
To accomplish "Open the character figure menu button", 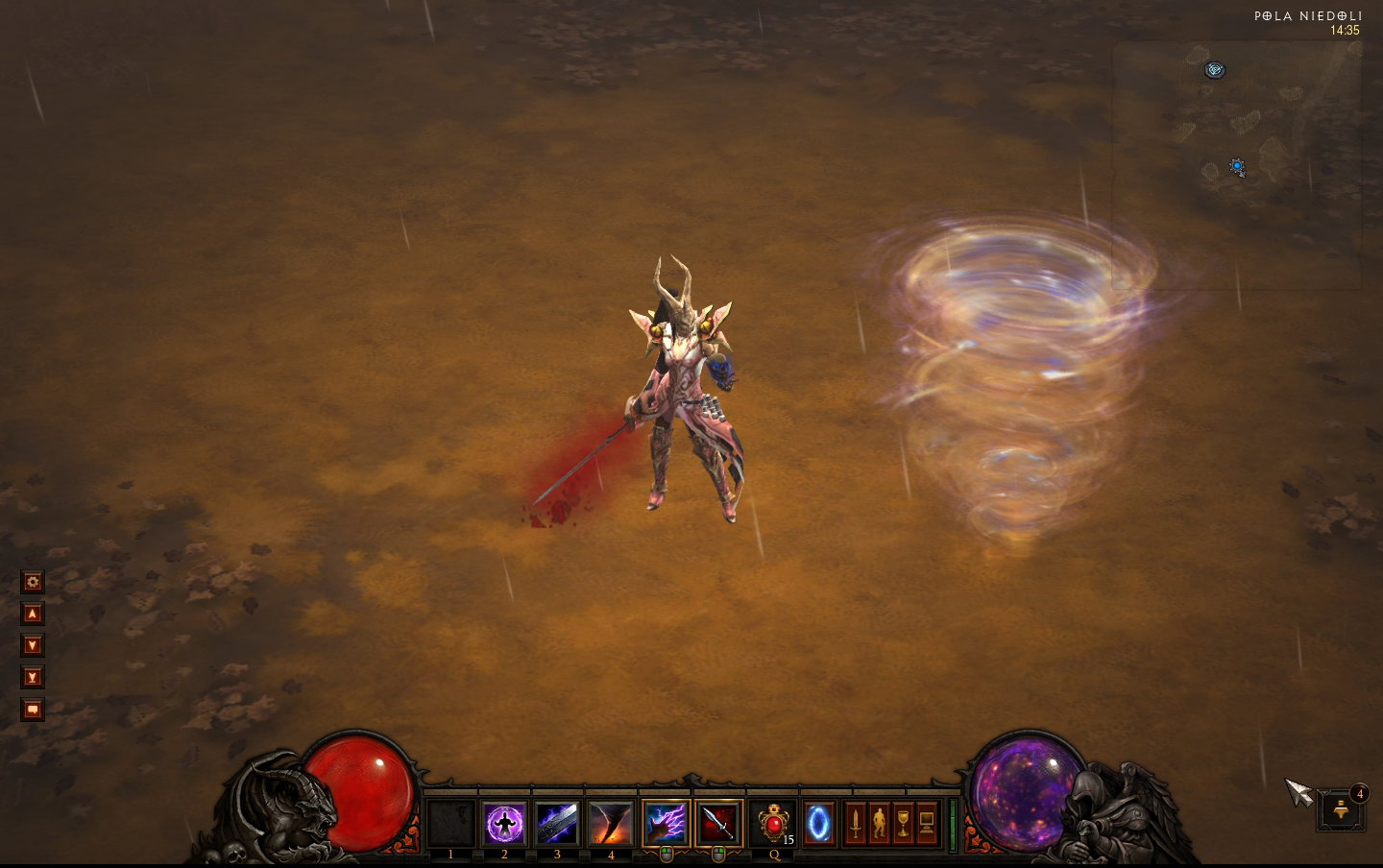I will [879, 824].
